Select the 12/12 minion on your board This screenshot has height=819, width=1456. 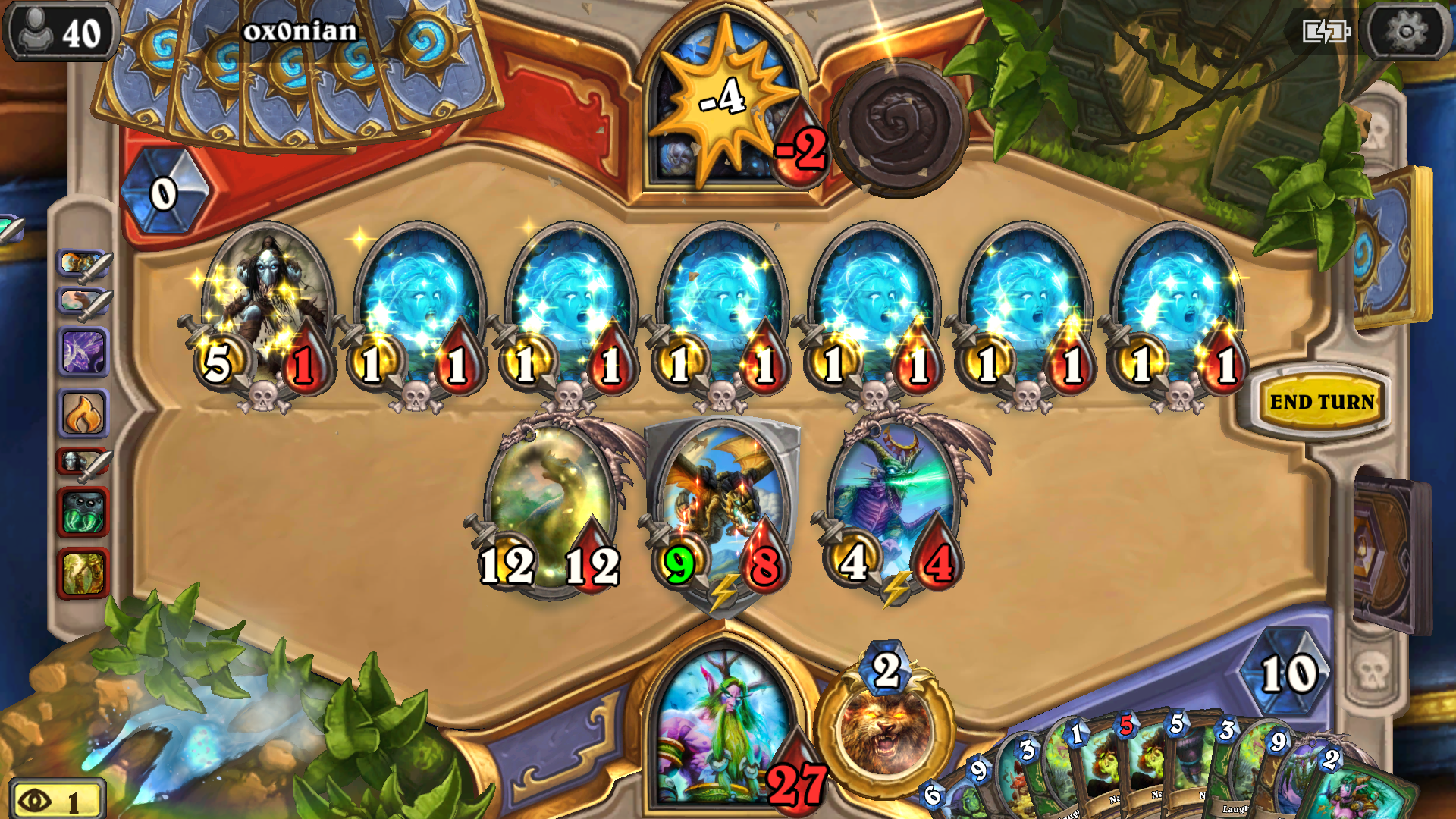click(549, 504)
